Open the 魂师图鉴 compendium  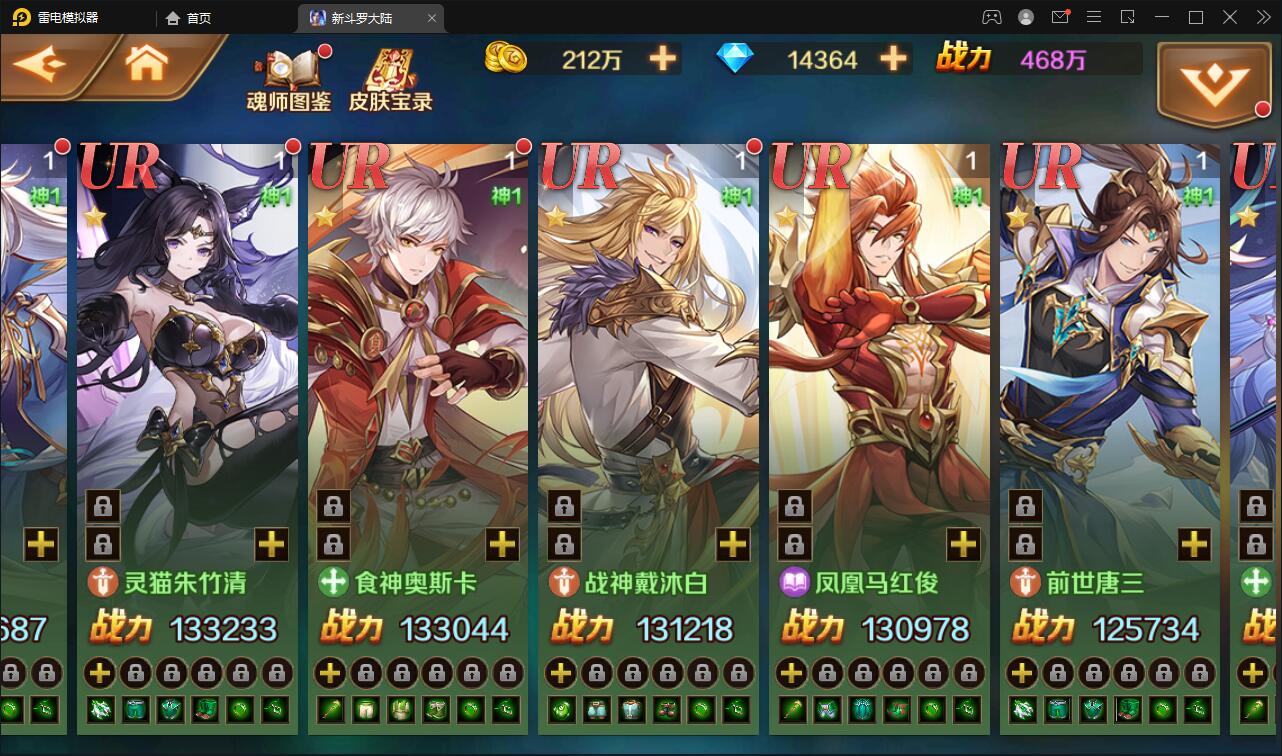pyautogui.click(x=290, y=80)
